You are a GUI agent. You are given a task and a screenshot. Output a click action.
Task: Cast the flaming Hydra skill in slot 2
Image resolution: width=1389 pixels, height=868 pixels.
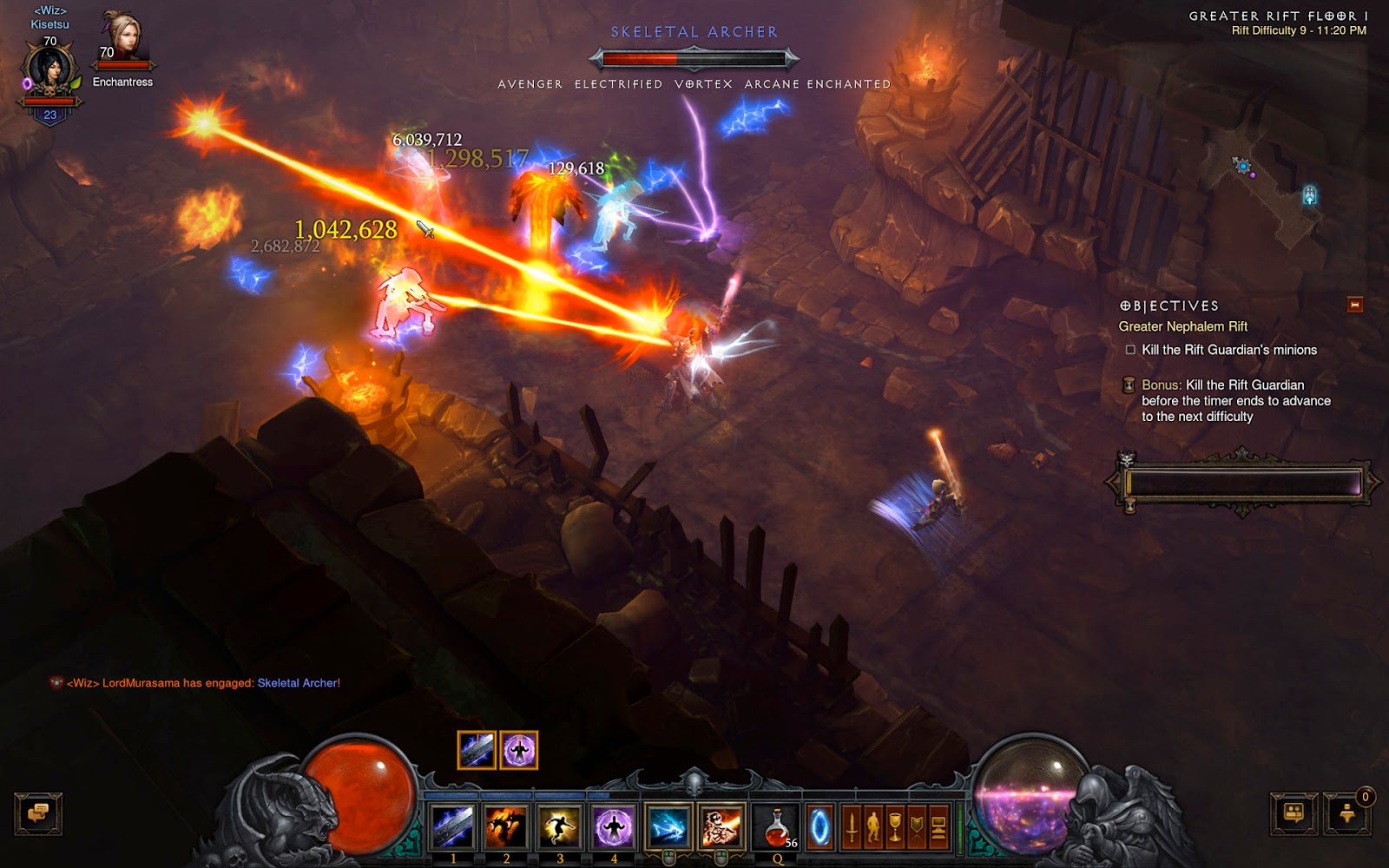(506, 825)
